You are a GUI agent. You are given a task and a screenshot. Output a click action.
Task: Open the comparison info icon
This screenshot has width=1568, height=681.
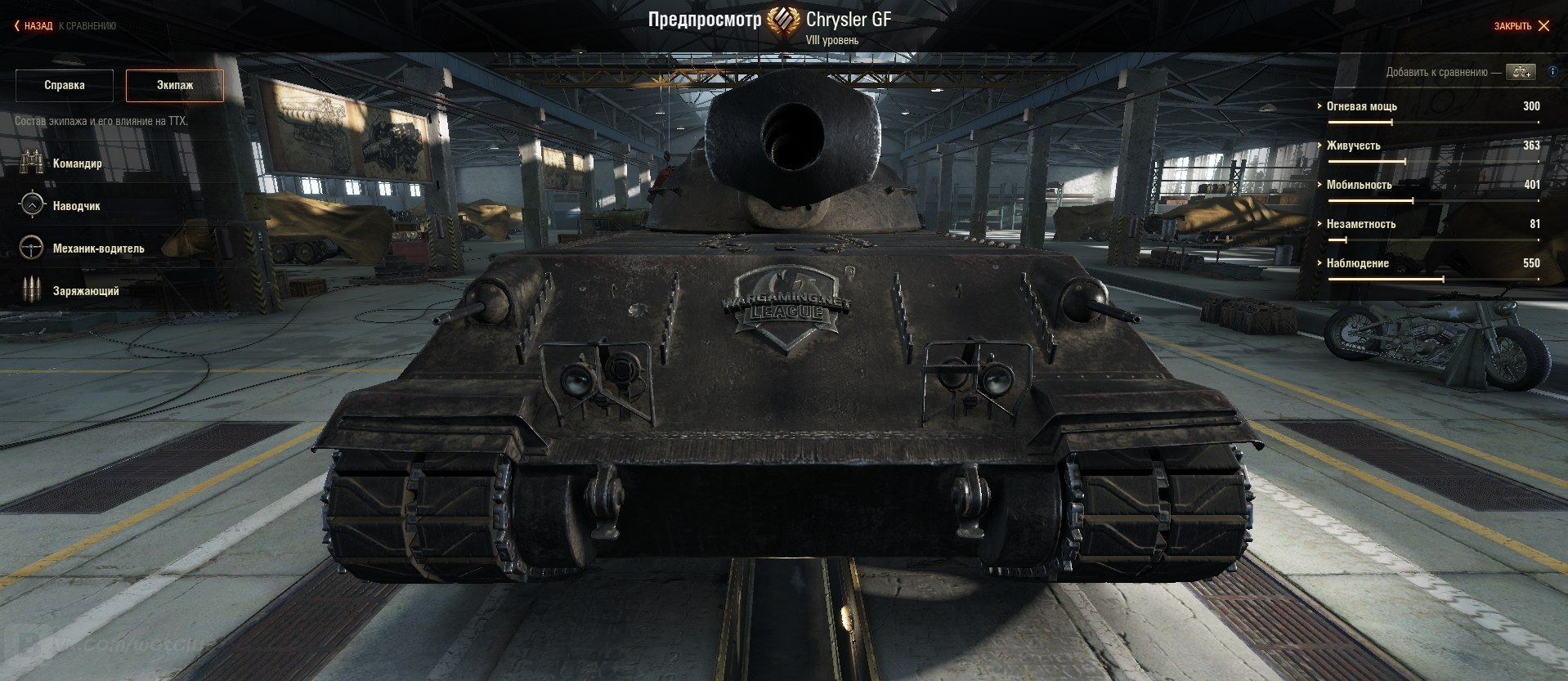tap(1552, 72)
